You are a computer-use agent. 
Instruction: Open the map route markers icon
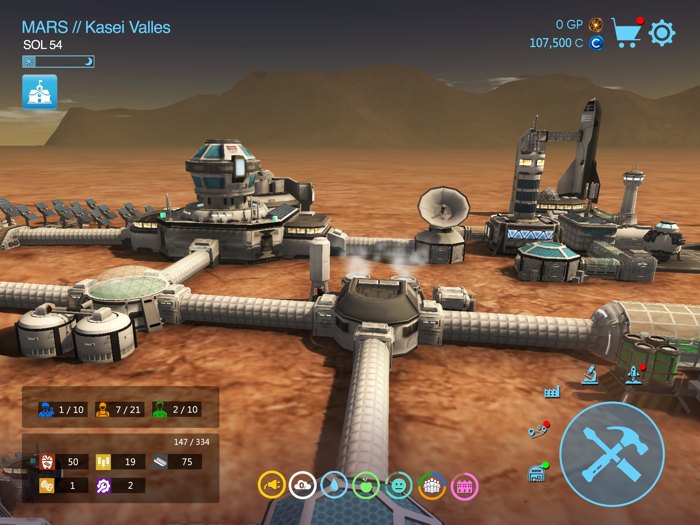(538, 430)
